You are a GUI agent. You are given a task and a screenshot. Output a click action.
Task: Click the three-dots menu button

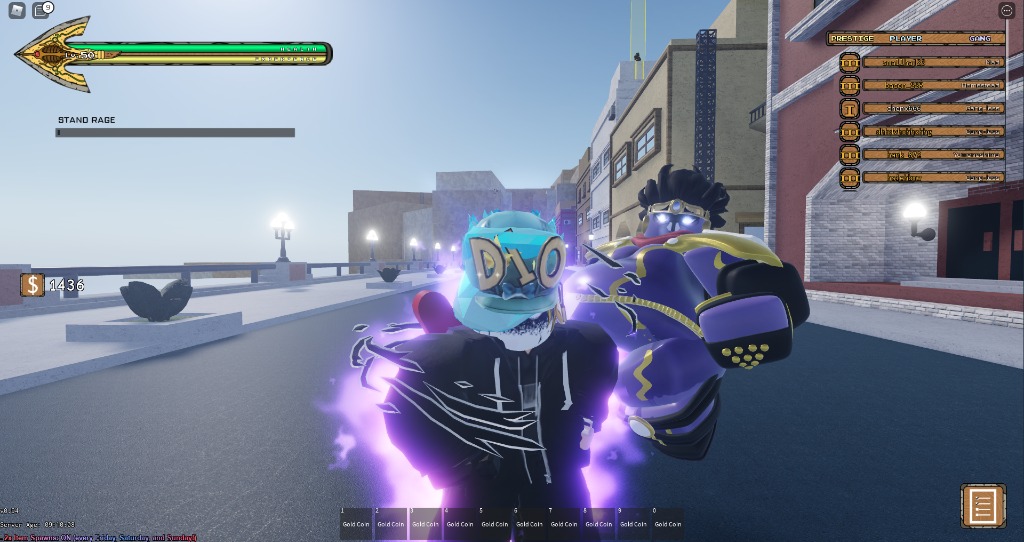[1006, 10]
